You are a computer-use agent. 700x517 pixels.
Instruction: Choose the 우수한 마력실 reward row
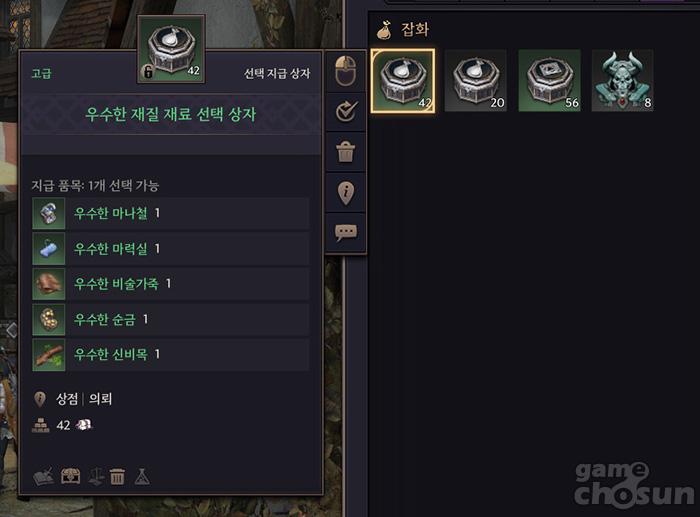(x=170, y=248)
